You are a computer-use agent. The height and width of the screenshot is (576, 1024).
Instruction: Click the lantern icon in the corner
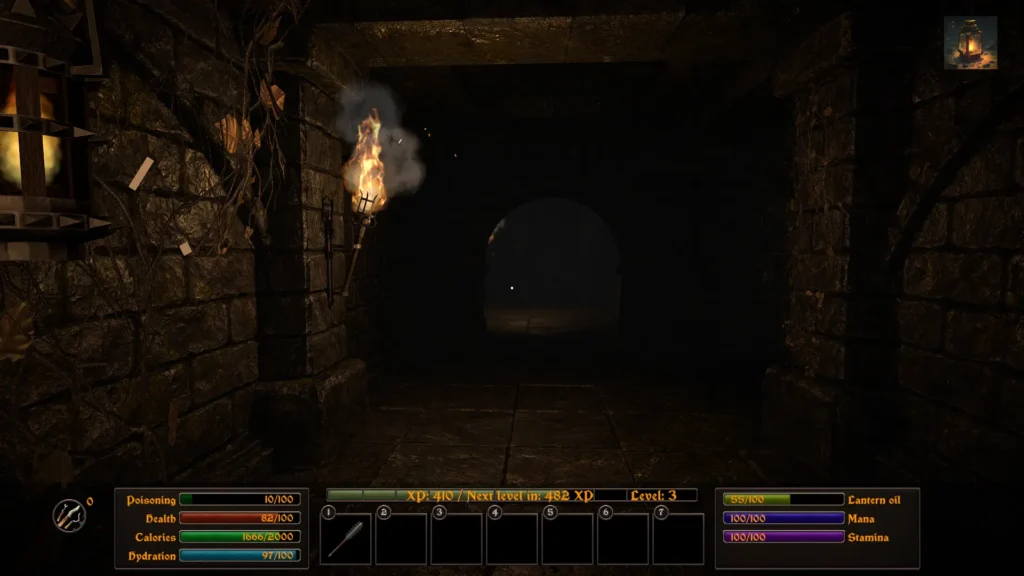pos(970,42)
